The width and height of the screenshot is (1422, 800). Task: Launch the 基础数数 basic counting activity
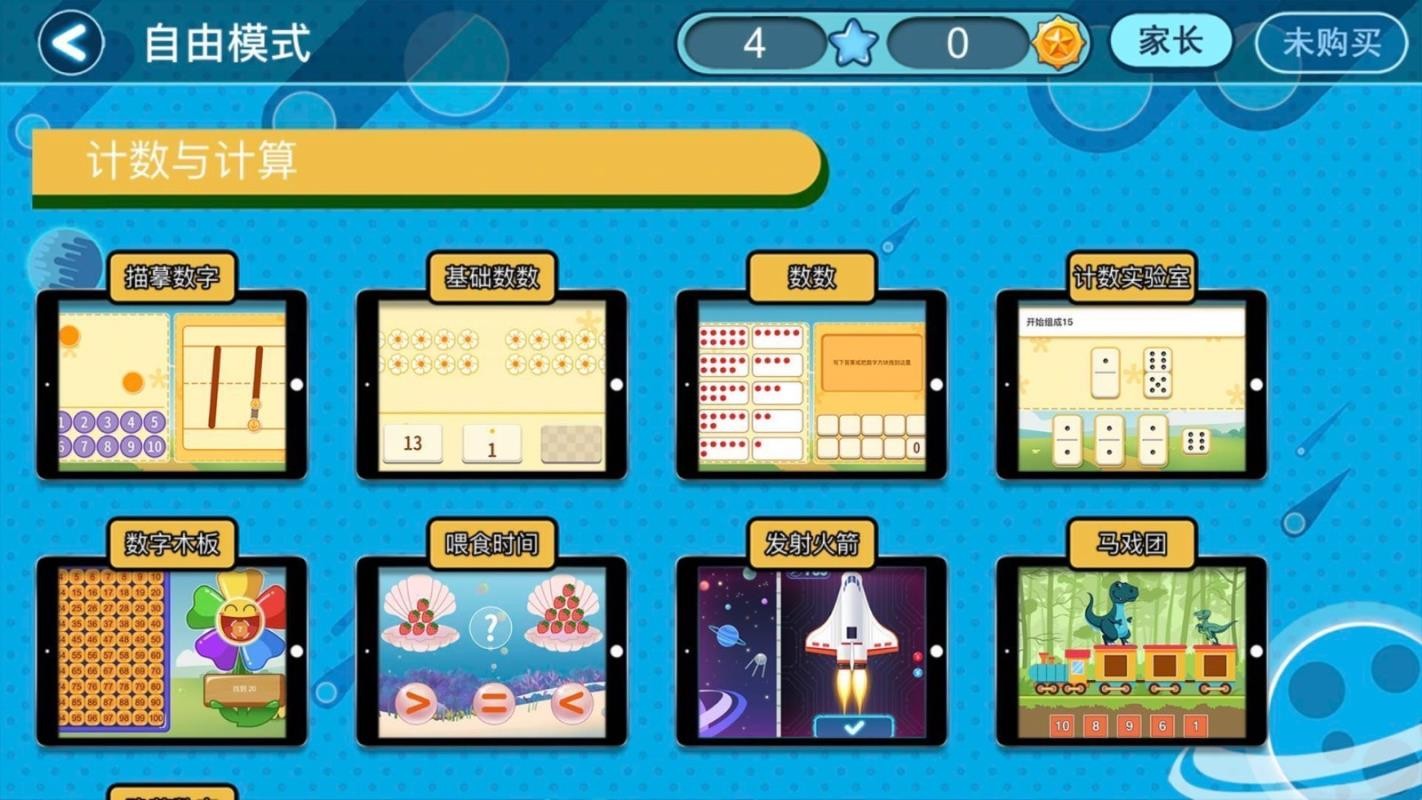pyautogui.click(x=490, y=383)
